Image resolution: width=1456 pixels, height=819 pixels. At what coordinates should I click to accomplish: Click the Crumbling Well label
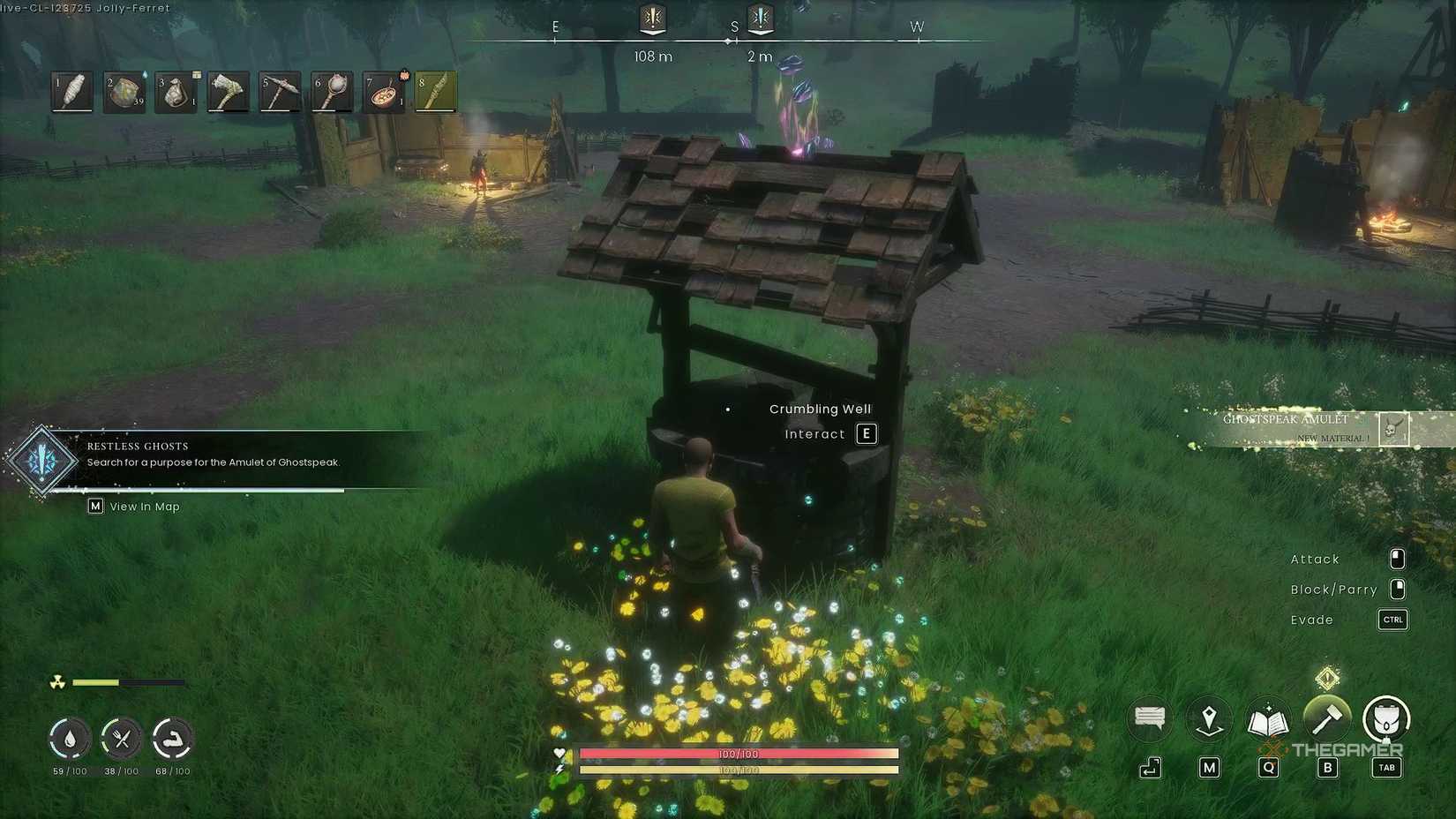(x=819, y=409)
